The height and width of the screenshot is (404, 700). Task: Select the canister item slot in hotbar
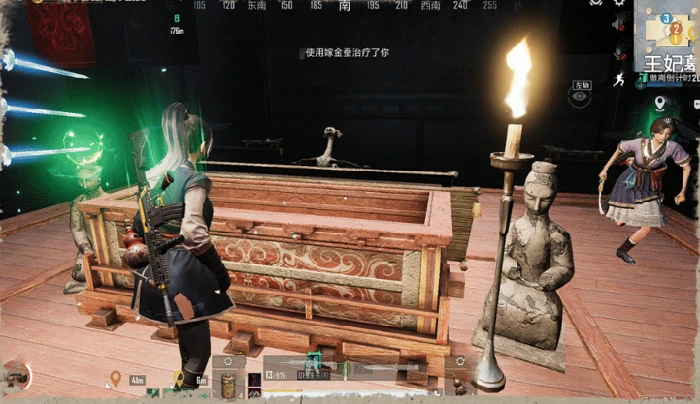click(227, 383)
